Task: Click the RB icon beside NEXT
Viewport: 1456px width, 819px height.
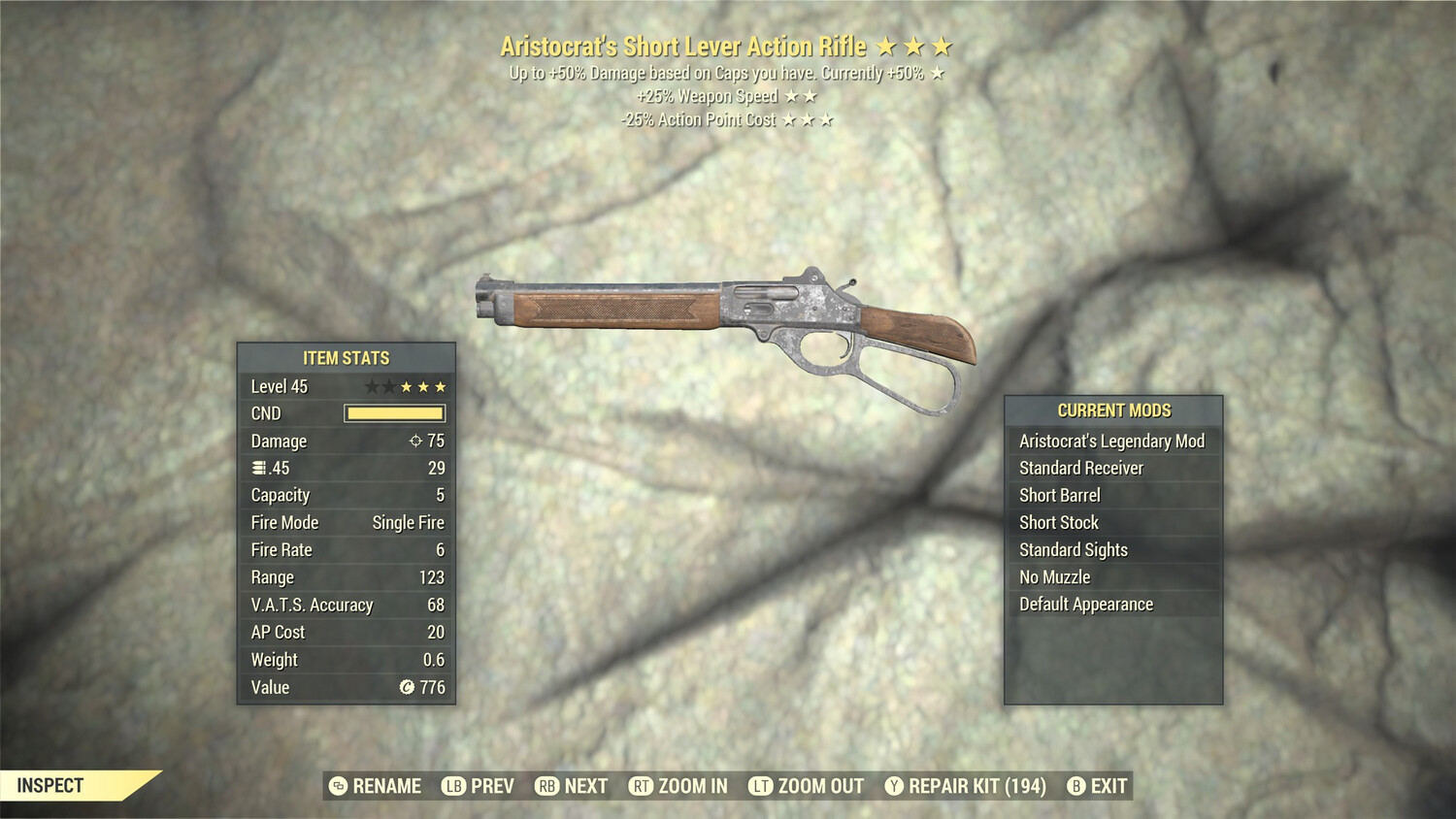Action: (x=545, y=786)
